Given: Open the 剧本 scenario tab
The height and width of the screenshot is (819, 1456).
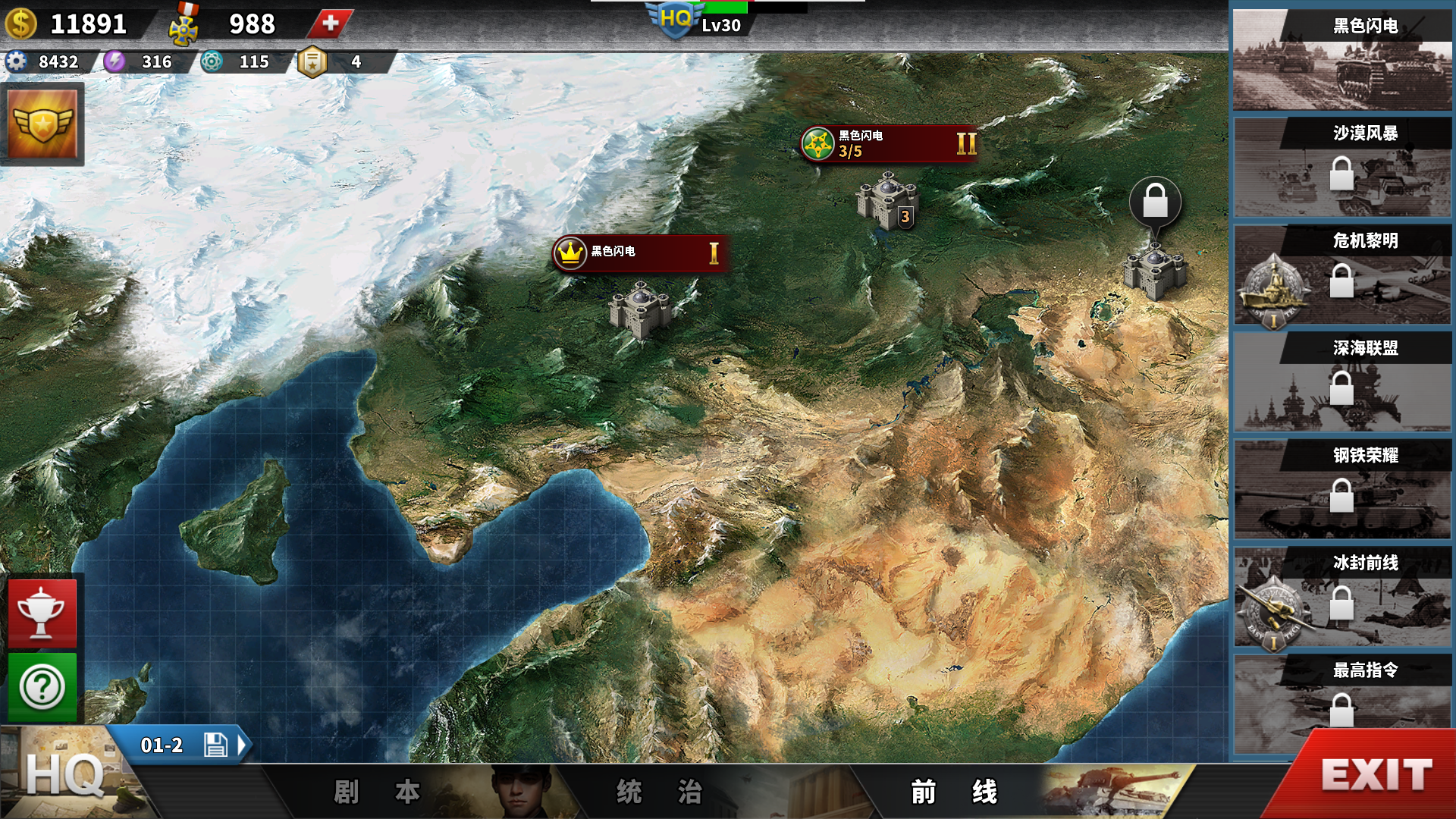Looking at the screenshot, I should (x=378, y=792).
